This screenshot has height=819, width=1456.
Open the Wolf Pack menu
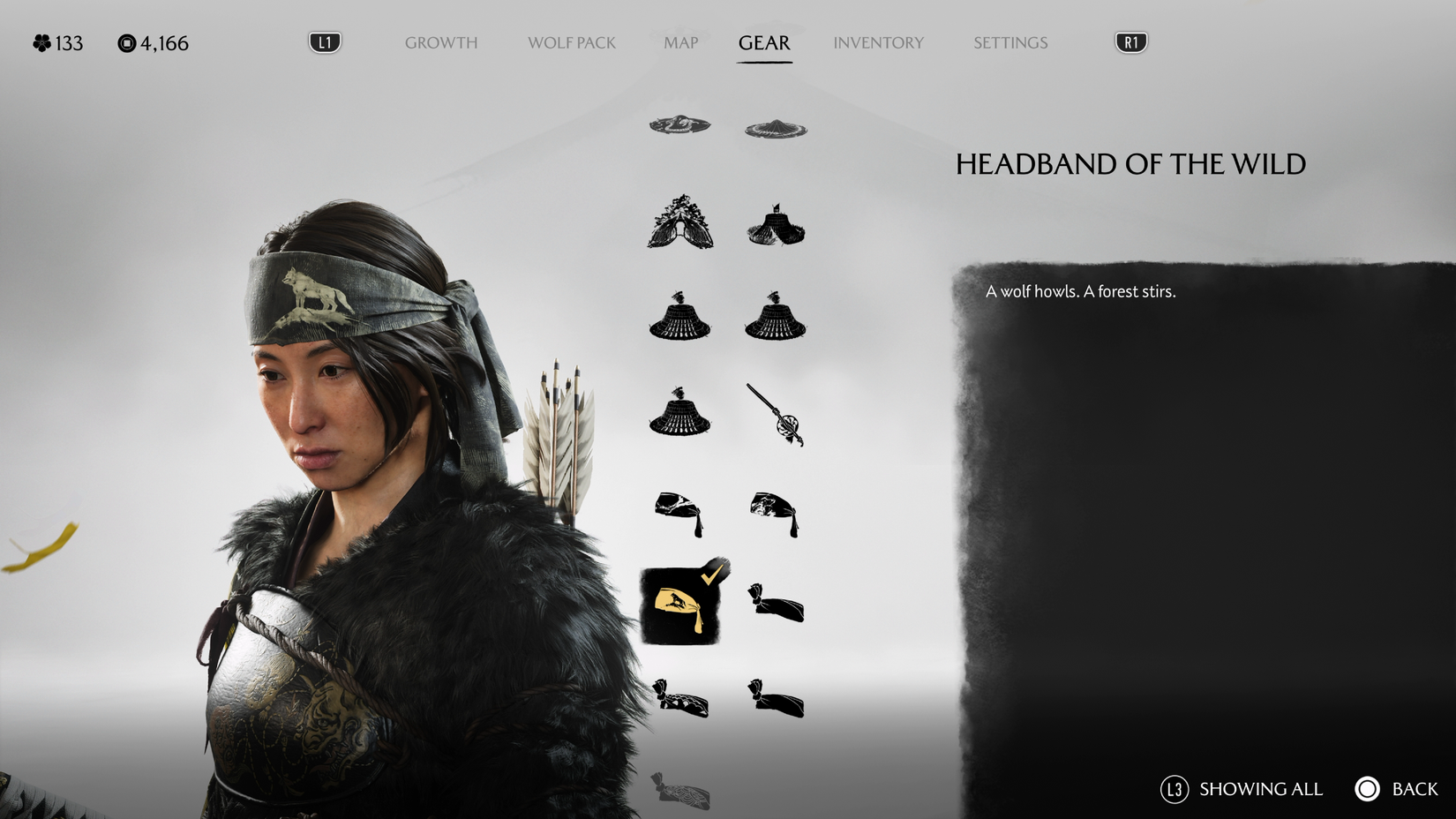(x=573, y=41)
